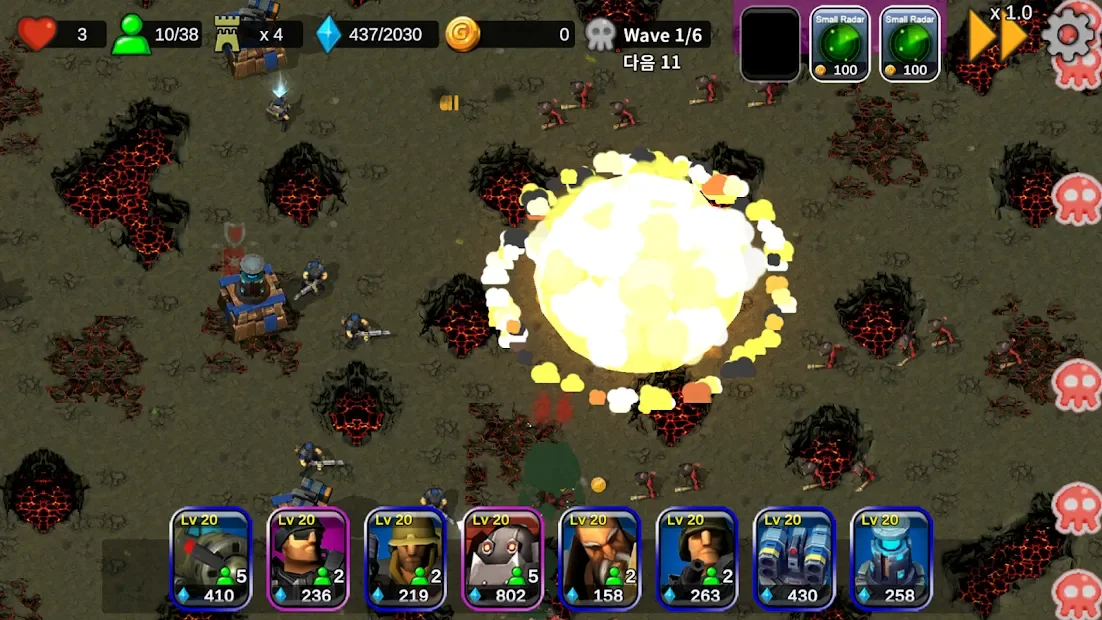Image resolution: width=1102 pixels, height=620 pixels.
Task: Toggle the fast-forward game speed arrows
Action: (998, 38)
